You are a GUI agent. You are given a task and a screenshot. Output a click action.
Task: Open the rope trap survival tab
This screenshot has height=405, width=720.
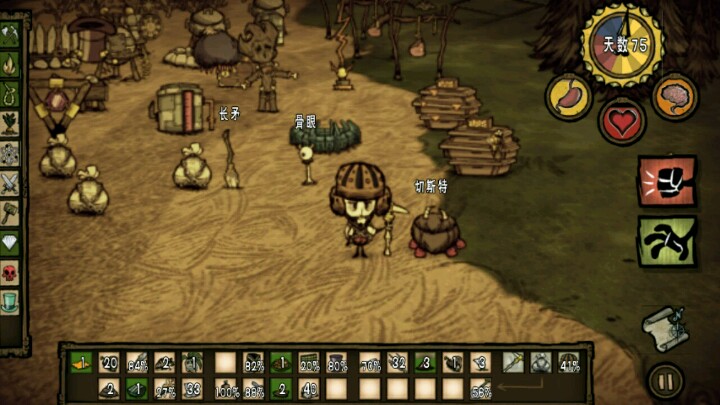tap(10, 95)
